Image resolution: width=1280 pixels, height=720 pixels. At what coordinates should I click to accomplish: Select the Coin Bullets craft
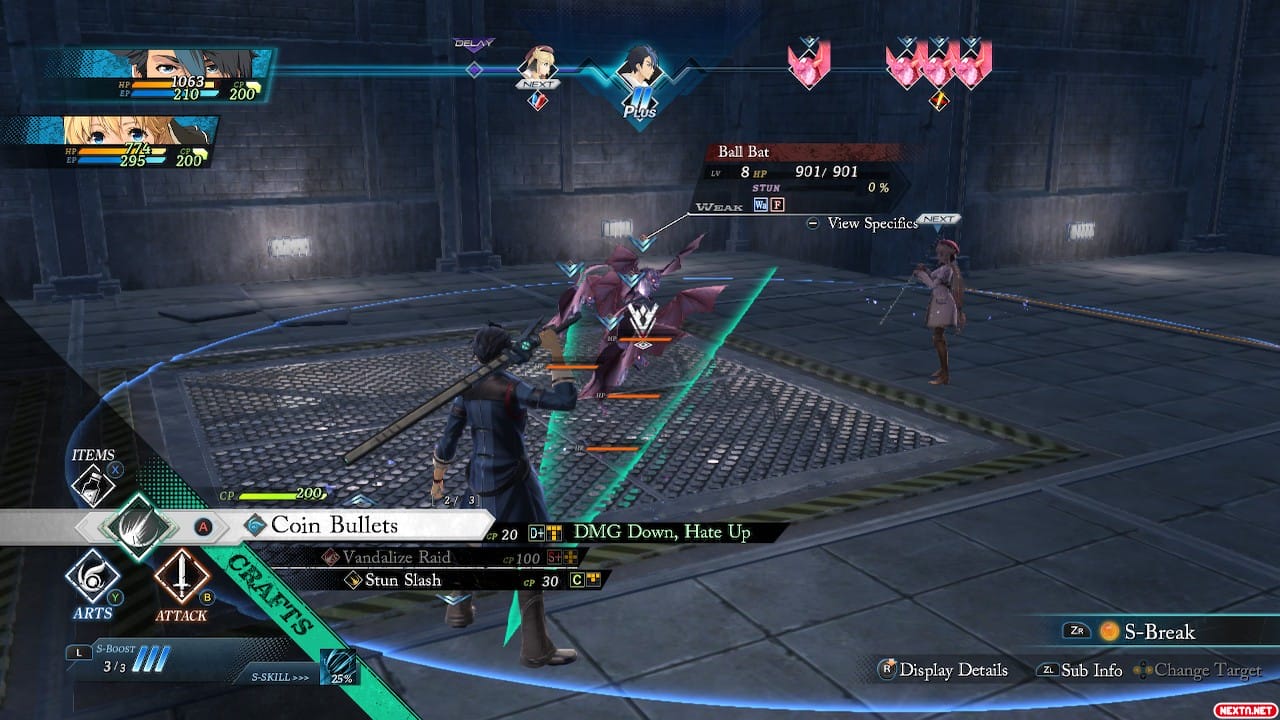point(335,526)
